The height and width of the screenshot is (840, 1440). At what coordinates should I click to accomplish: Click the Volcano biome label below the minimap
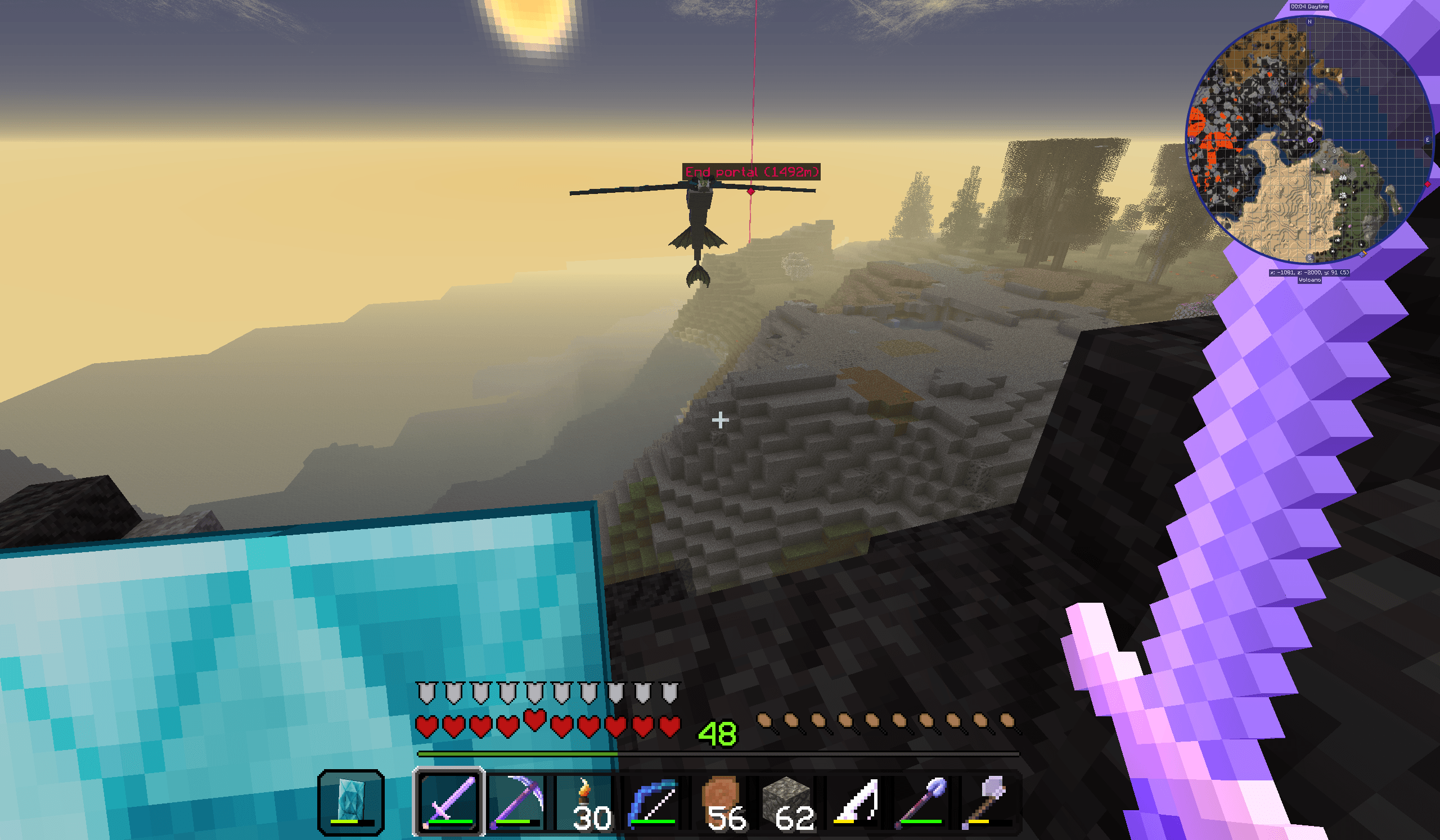pyautogui.click(x=1309, y=280)
